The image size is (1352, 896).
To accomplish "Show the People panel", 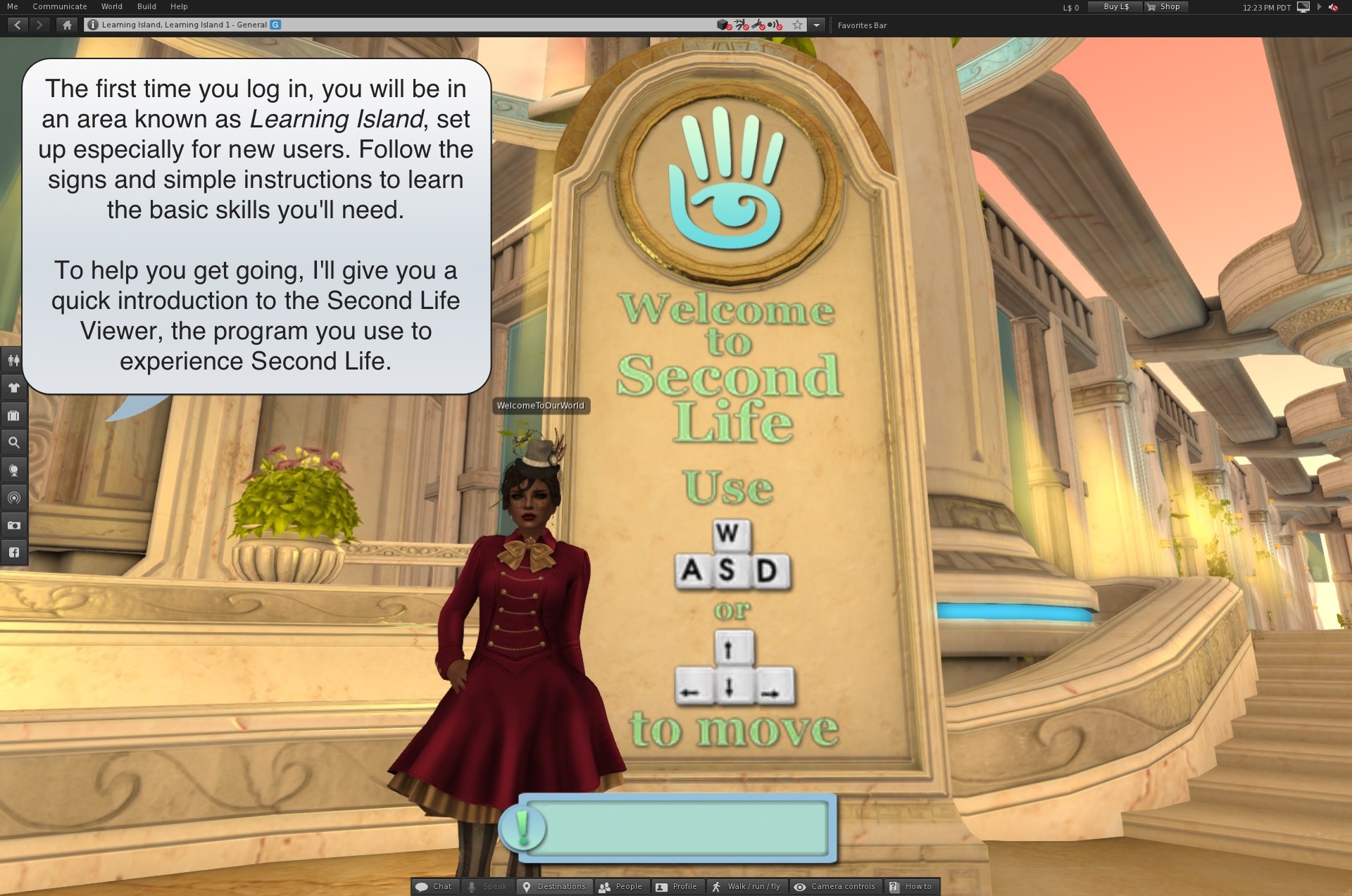I will click(620, 886).
